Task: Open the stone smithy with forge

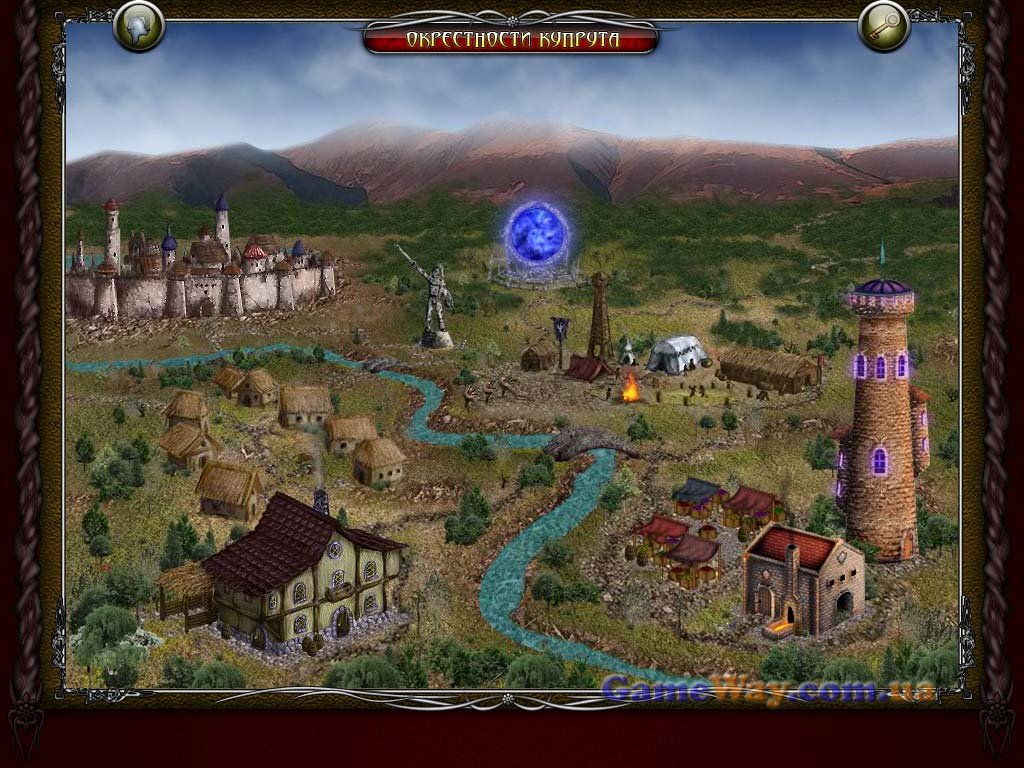Action: click(801, 579)
